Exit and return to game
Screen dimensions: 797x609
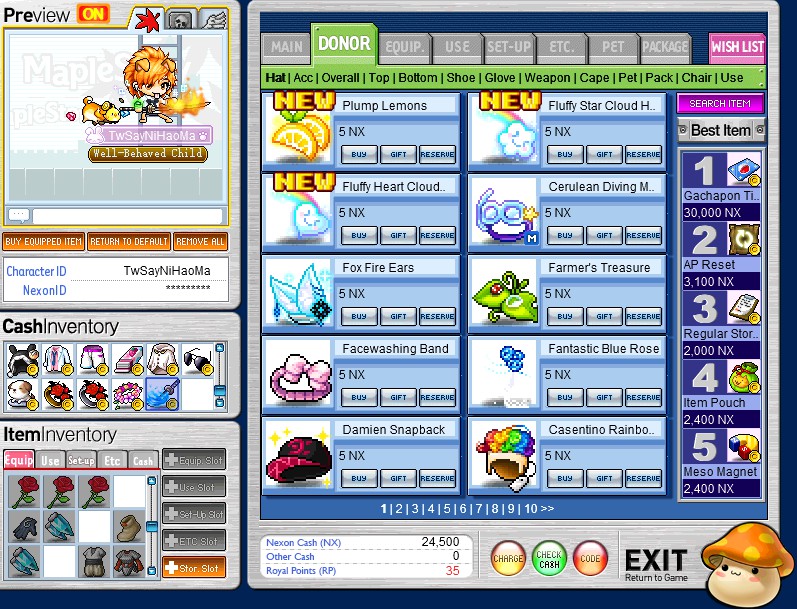656,563
